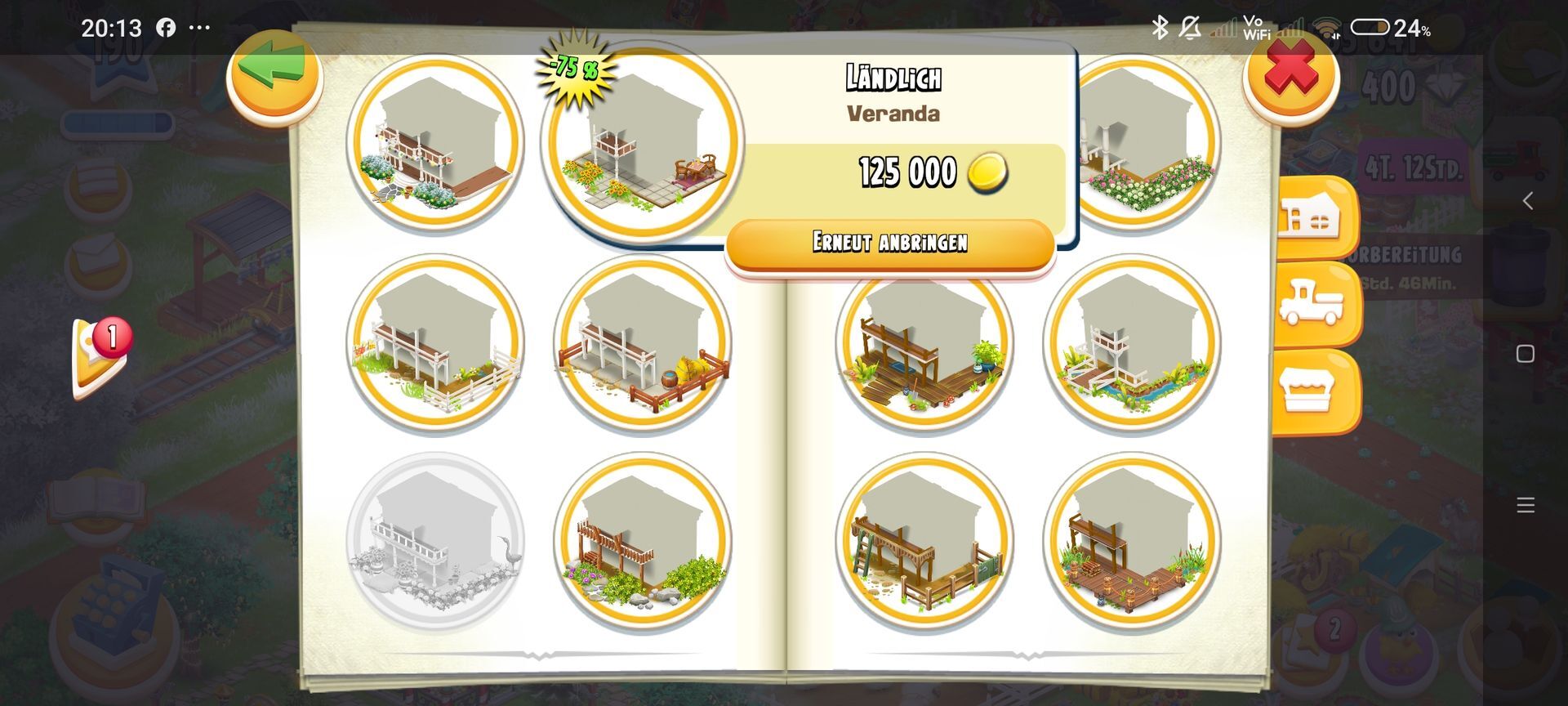Viewport: 1568px width, 706px height.
Task: Tap the Android back navigation arrow
Action: click(x=1526, y=201)
